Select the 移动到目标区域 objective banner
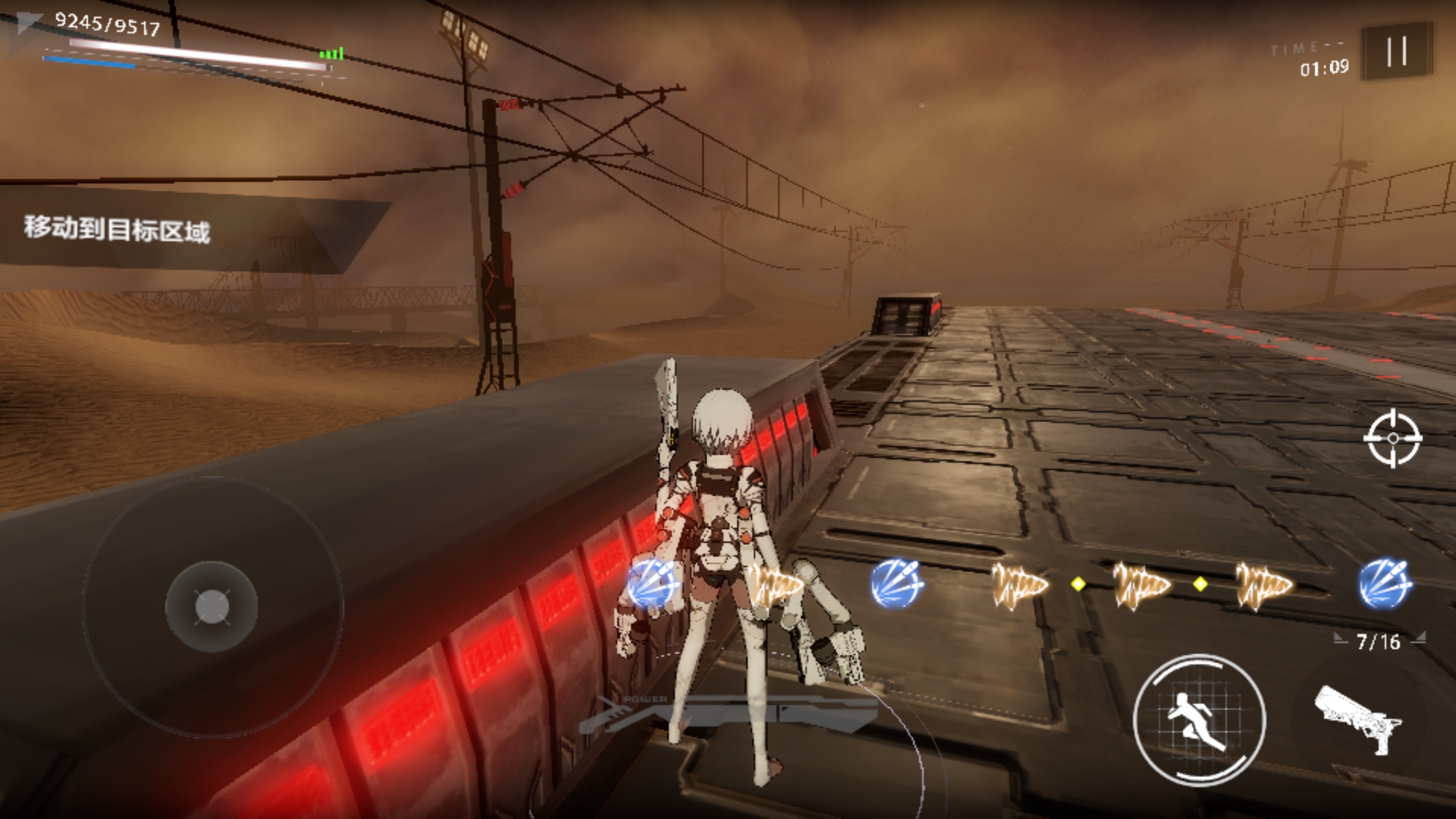The image size is (1456, 819). tap(118, 228)
